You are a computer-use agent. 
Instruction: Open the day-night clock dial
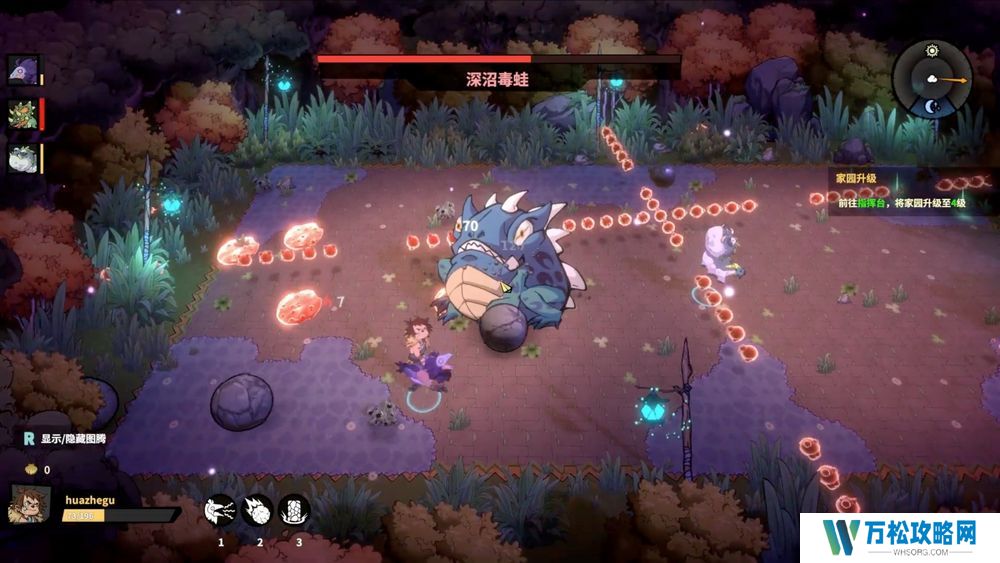tap(932, 78)
